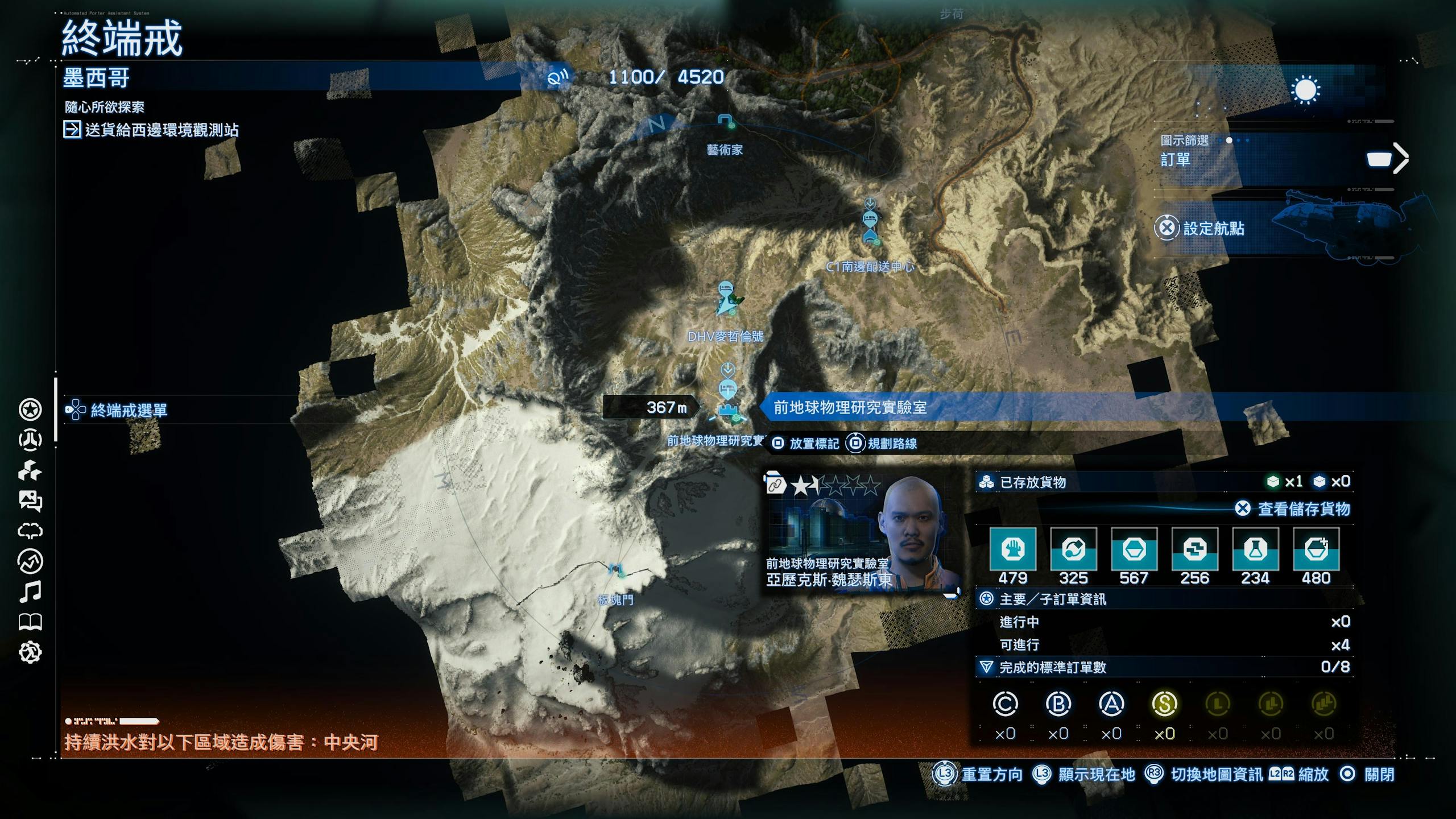Screen dimensions: 1456x819
Task: Open the orders star icon in sidebar
Action: point(30,409)
